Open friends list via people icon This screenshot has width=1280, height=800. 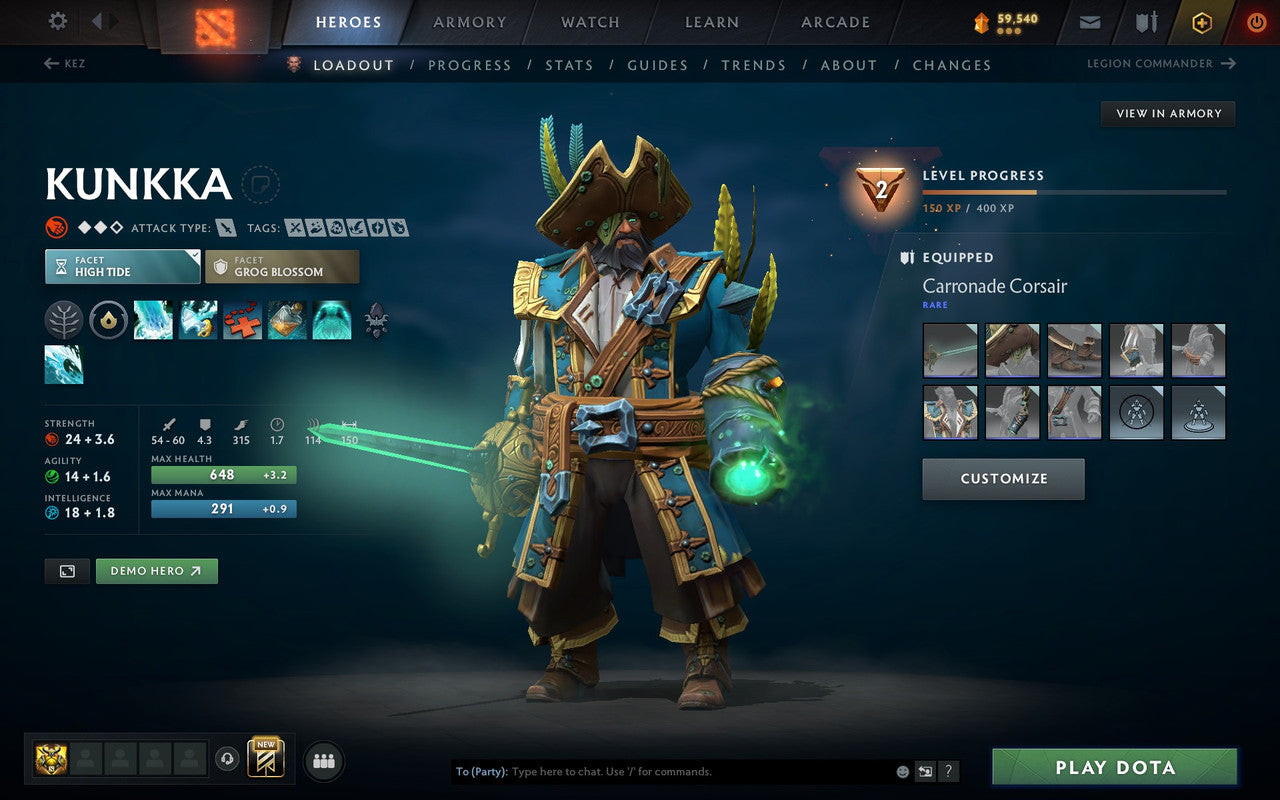324,760
